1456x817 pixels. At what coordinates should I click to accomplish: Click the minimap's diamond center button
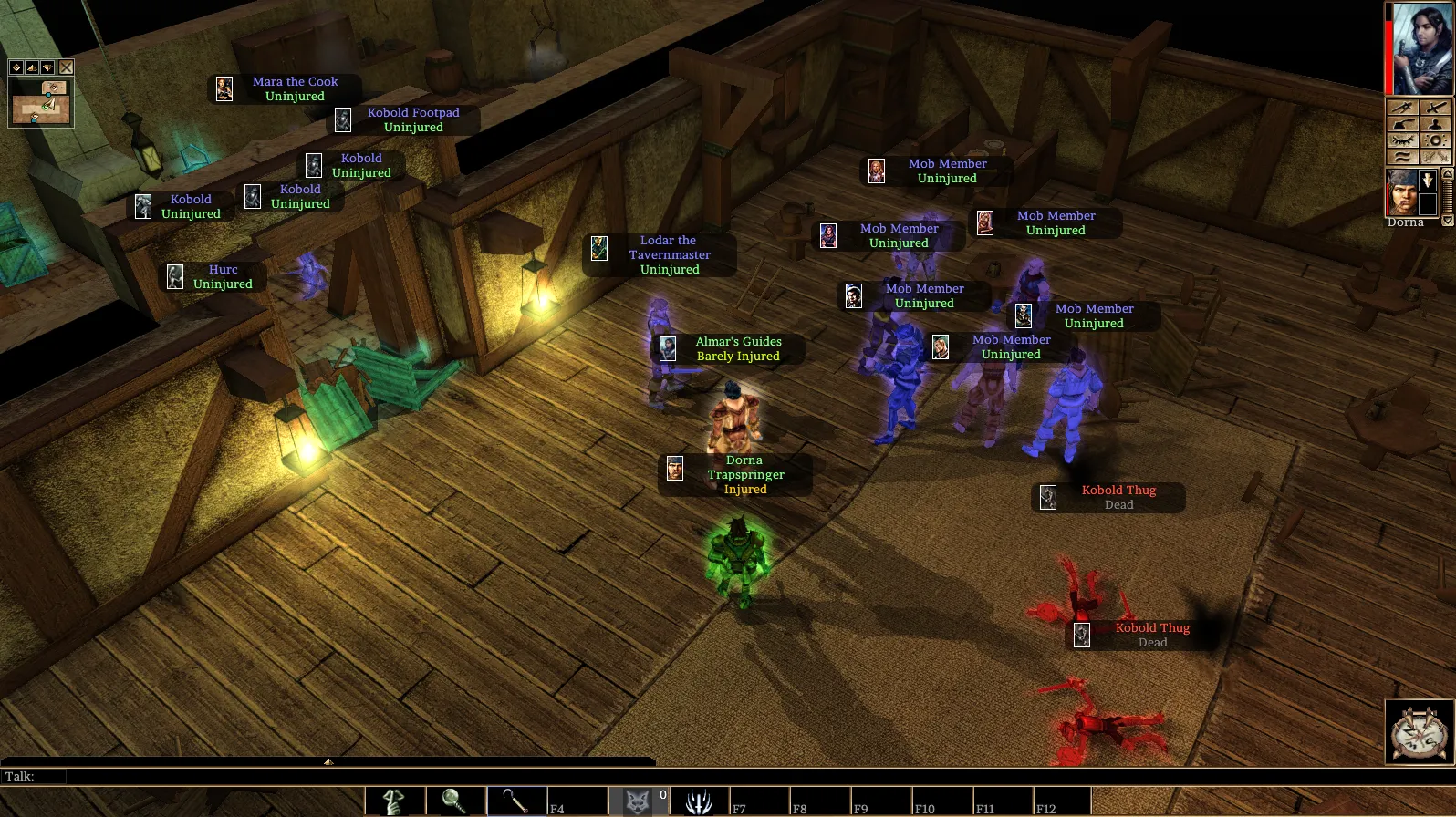pyautogui.click(x=16, y=67)
